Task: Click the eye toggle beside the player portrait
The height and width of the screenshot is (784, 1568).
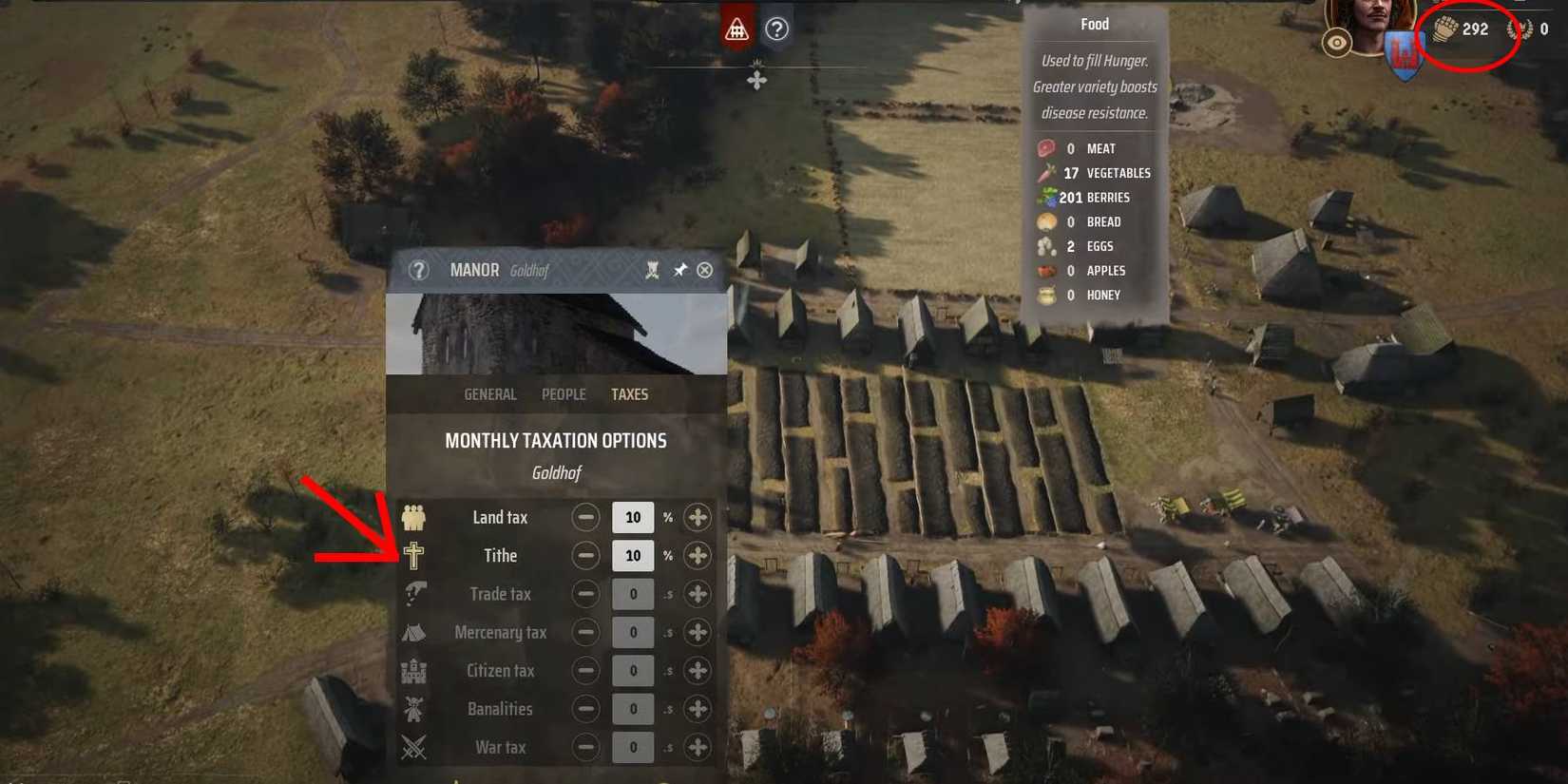Action: coord(1338,42)
